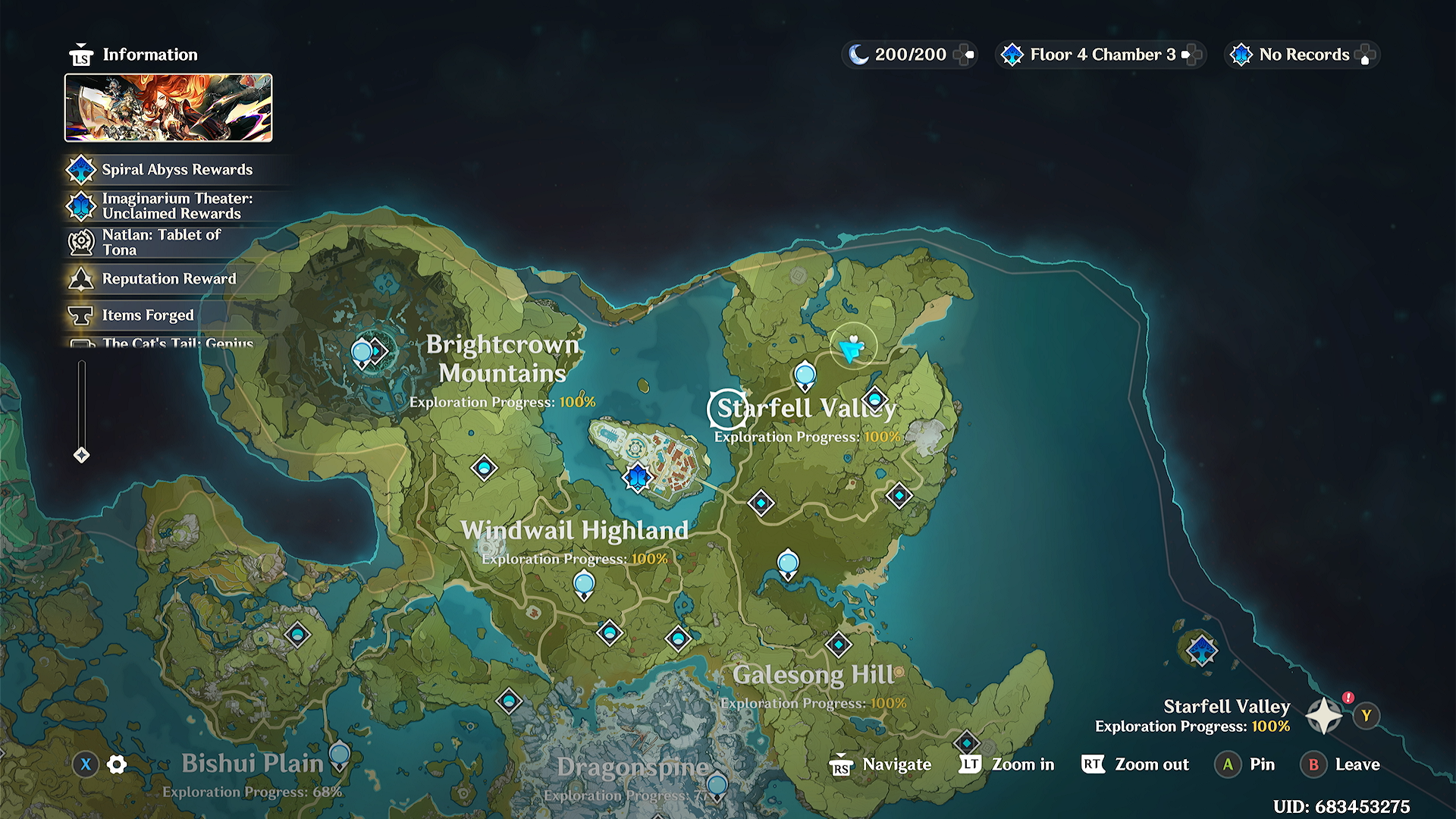Open the No Records Imaginarium Theater status
Screen dimensions: 1456x819
click(x=1301, y=55)
